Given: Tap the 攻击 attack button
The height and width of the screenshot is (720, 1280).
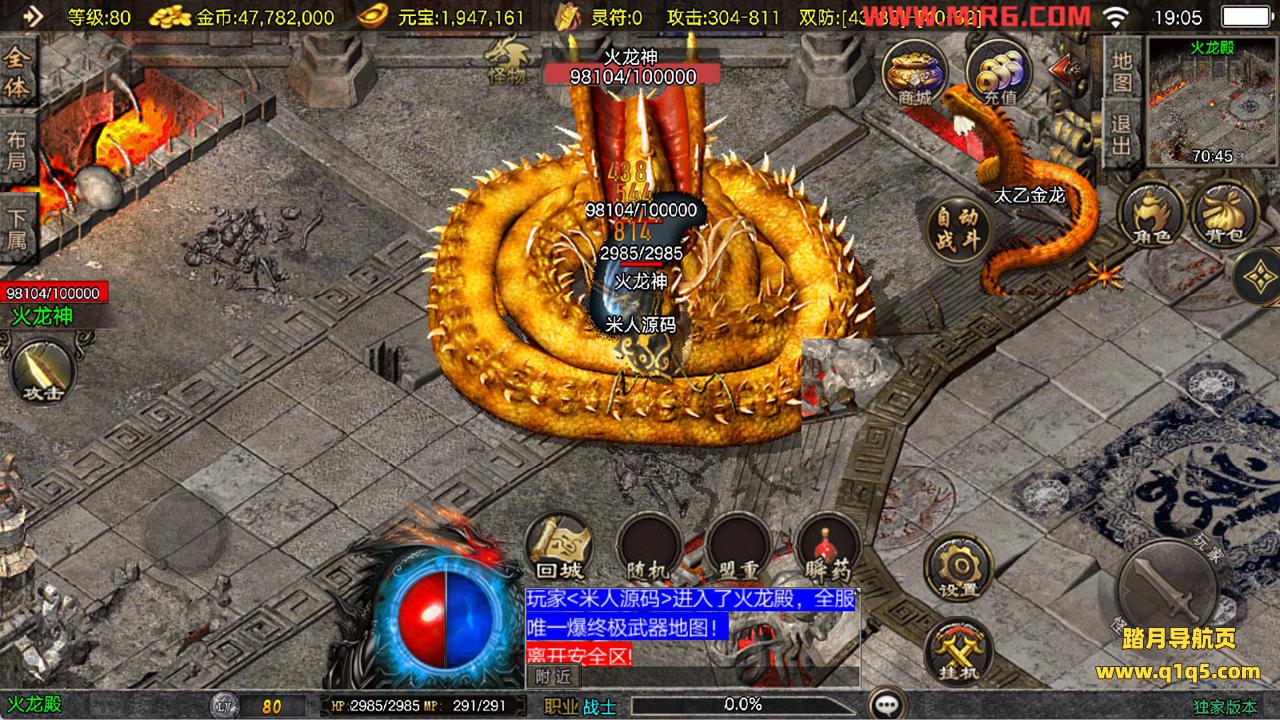Looking at the screenshot, I should click(43, 371).
